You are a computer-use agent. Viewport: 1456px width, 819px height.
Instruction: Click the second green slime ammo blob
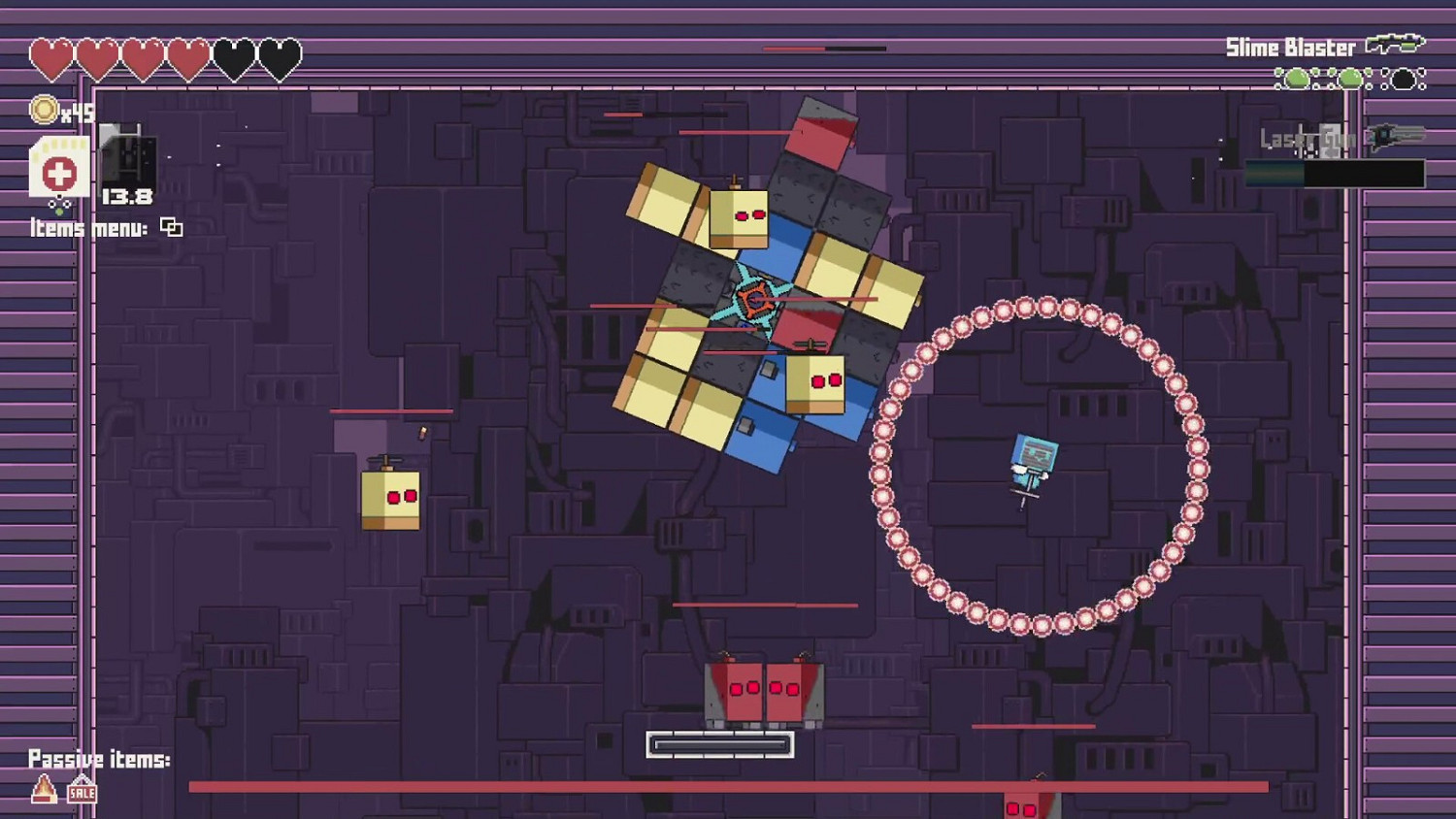pos(1351,80)
